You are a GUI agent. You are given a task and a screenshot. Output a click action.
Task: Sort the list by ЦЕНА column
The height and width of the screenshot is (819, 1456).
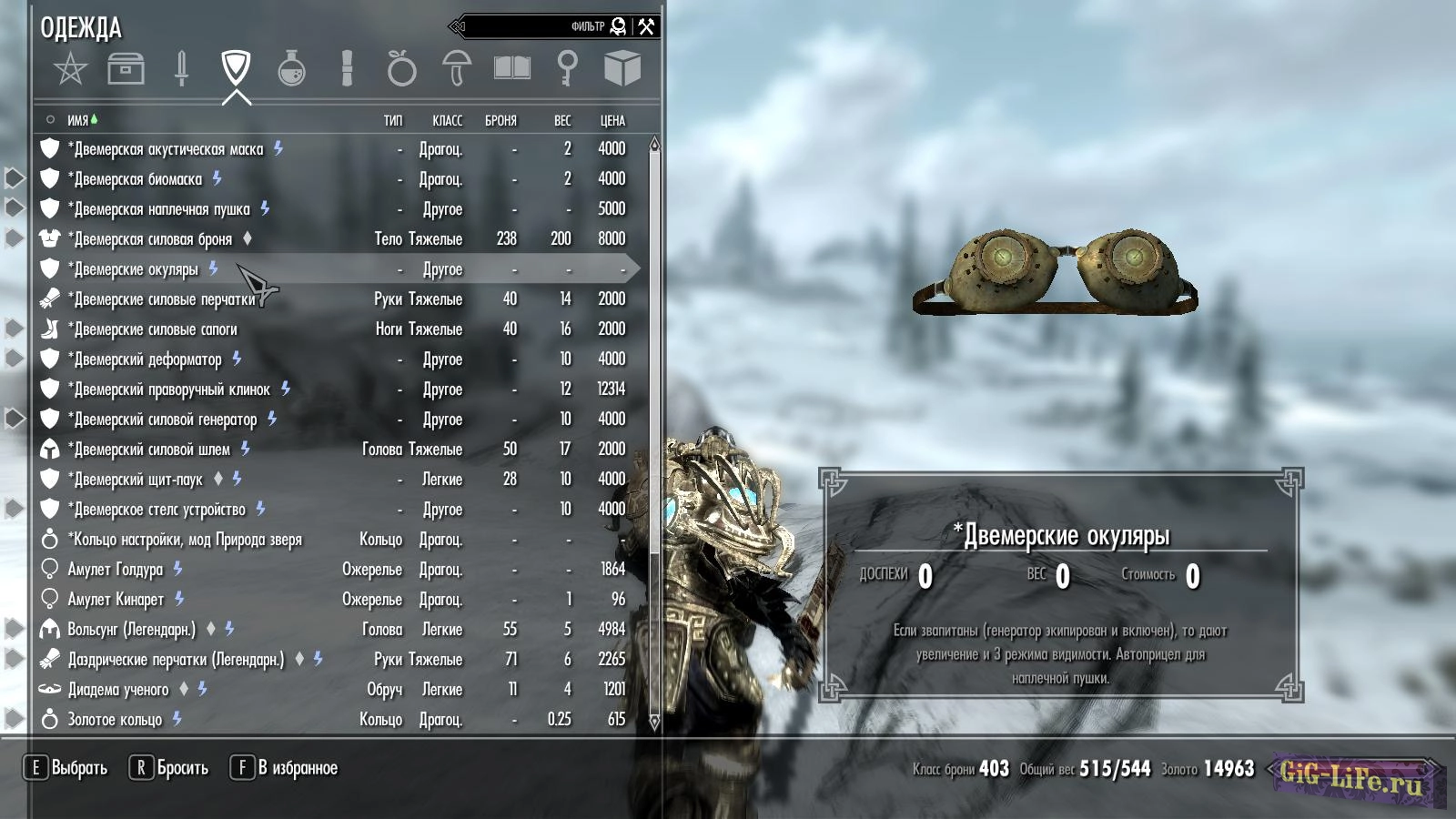pyautogui.click(x=612, y=120)
